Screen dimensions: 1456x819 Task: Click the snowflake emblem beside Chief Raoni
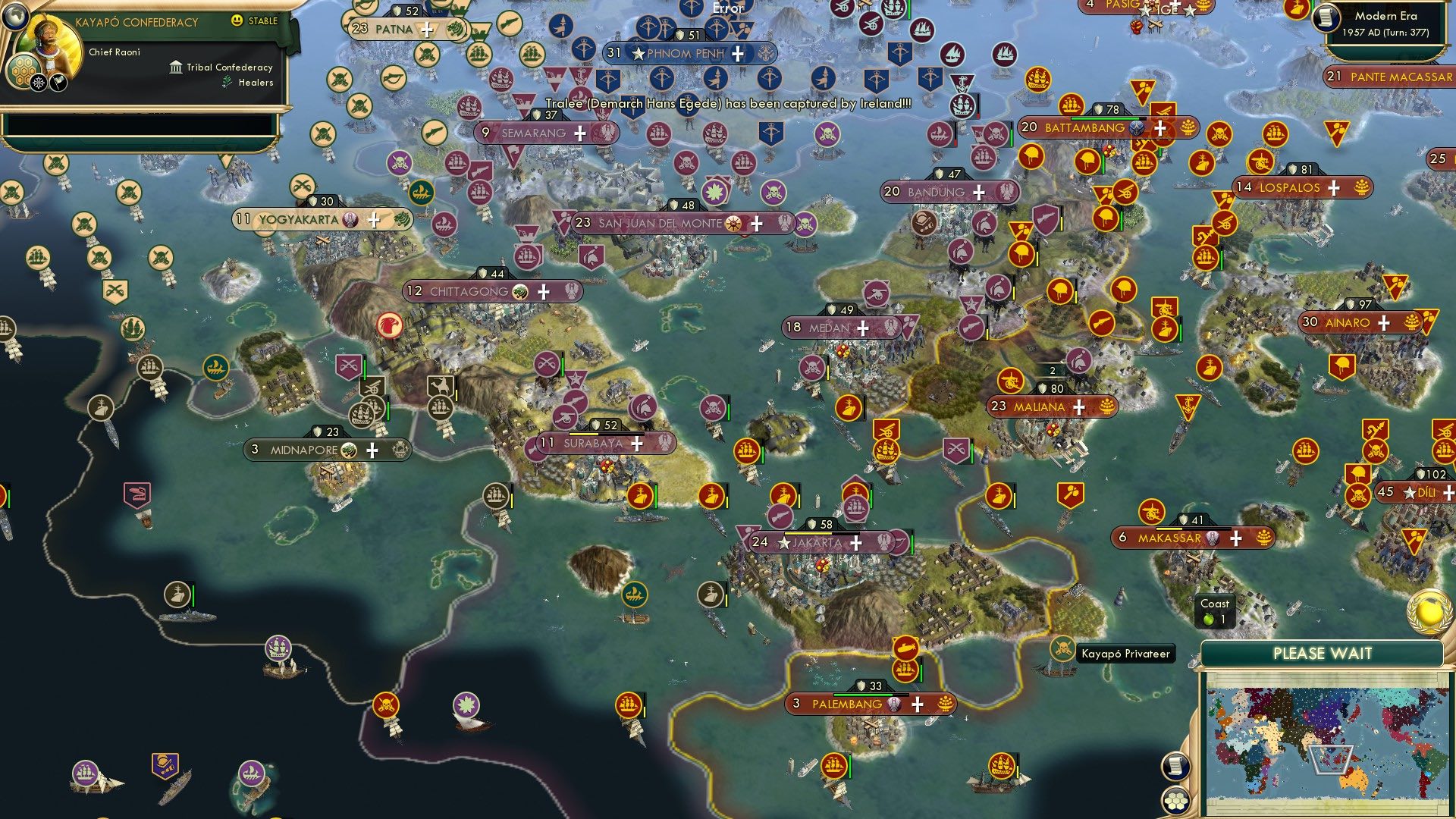point(39,83)
